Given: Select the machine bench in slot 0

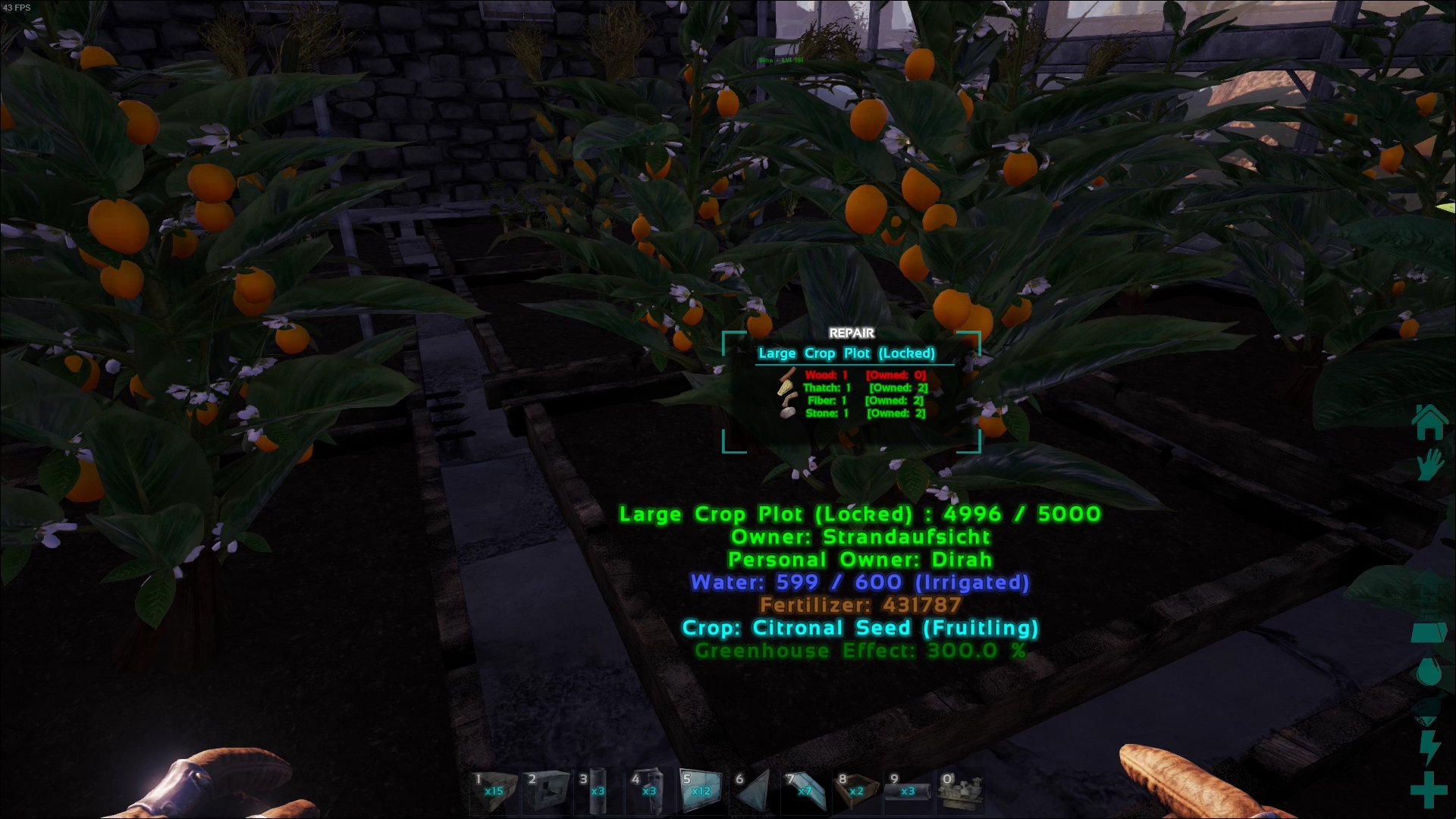Looking at the screenshot, I should 959,790.
